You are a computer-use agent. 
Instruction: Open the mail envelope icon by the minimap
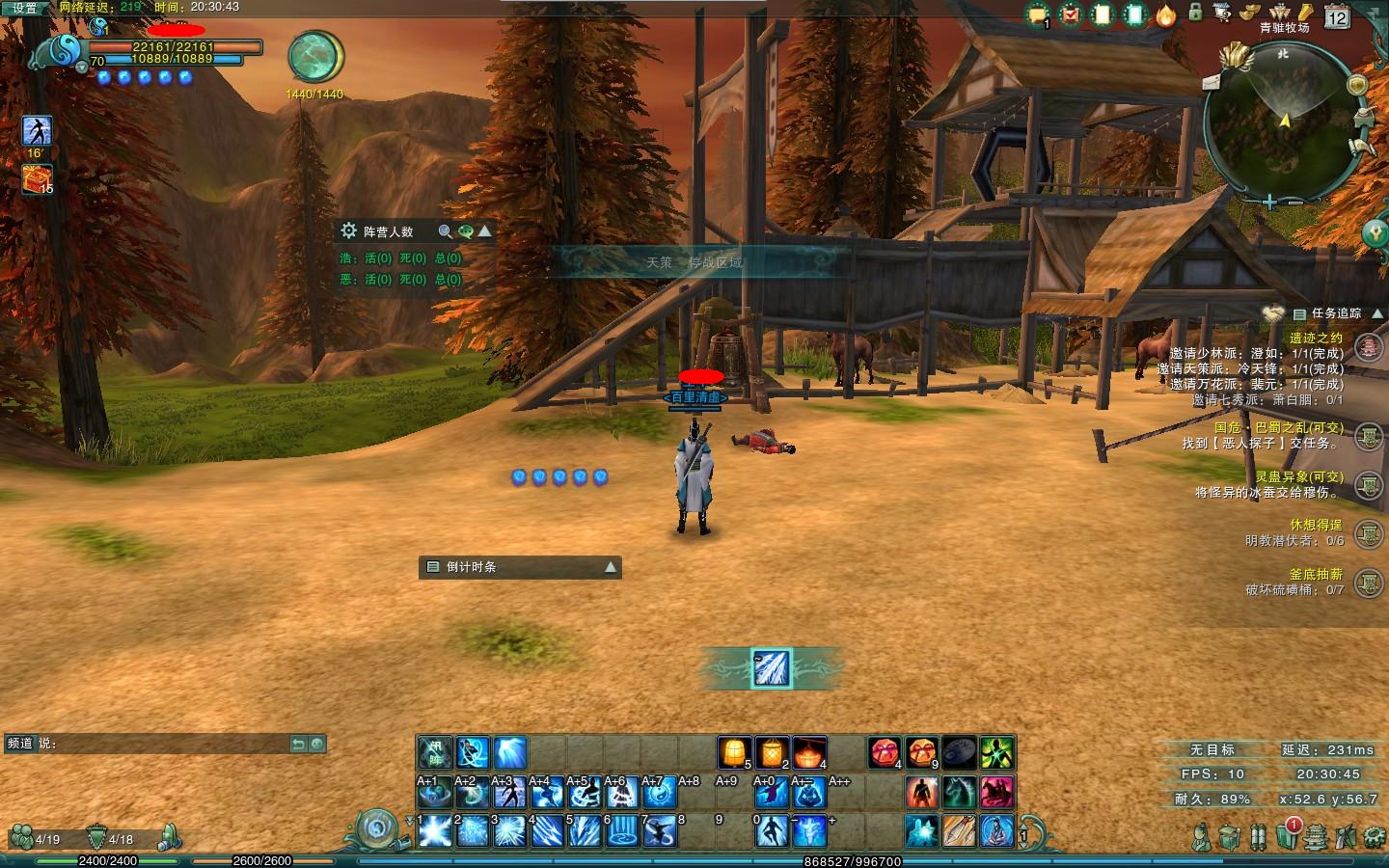[x=1212, y=82]
